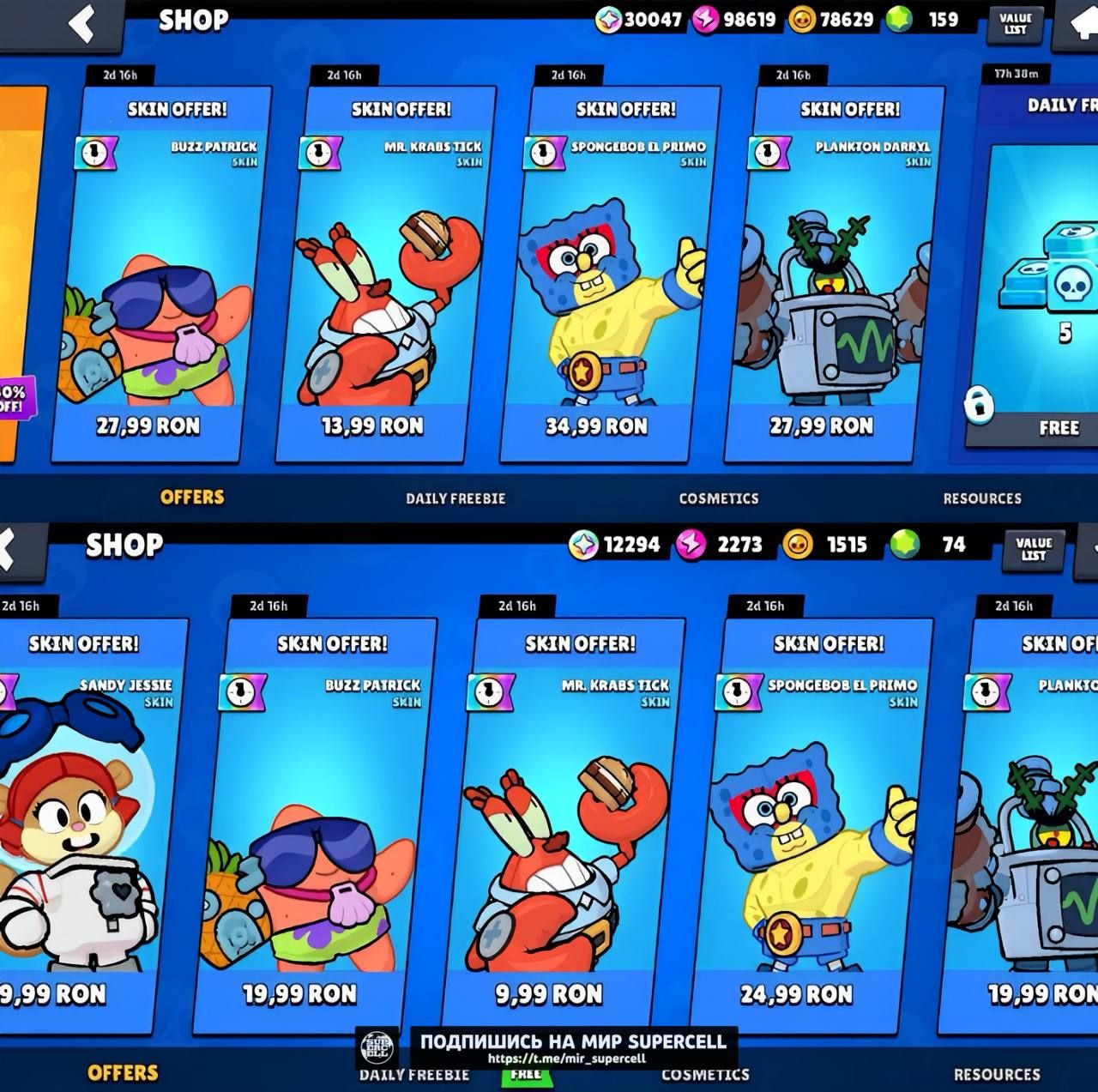Open the Resources tab
Screen dimensions: 1098x1092
(x=981, y=498)
